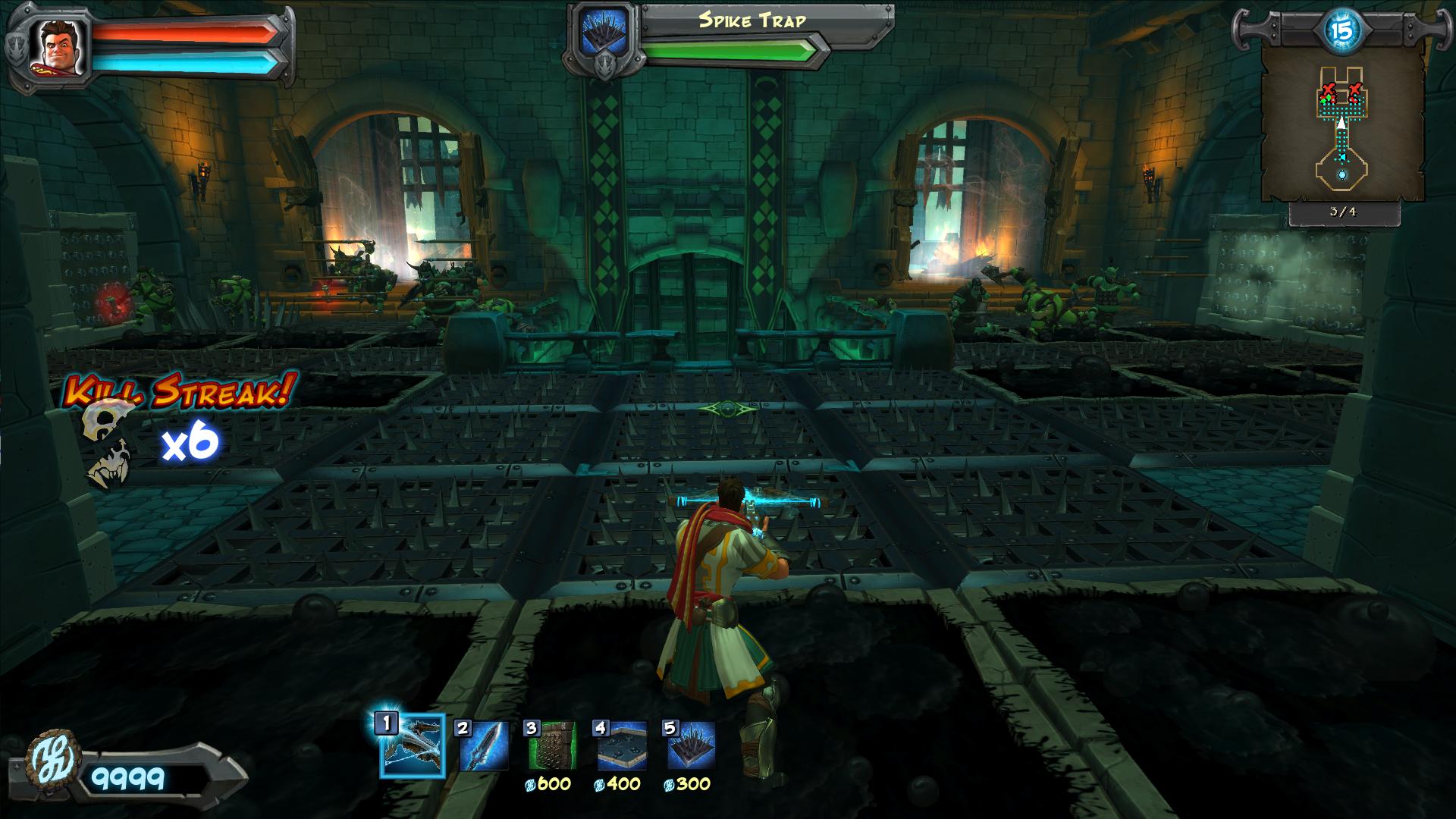Equip the bladestaff in slot 2
This screenshot has height=819, width=1456.
click(483, 746)
